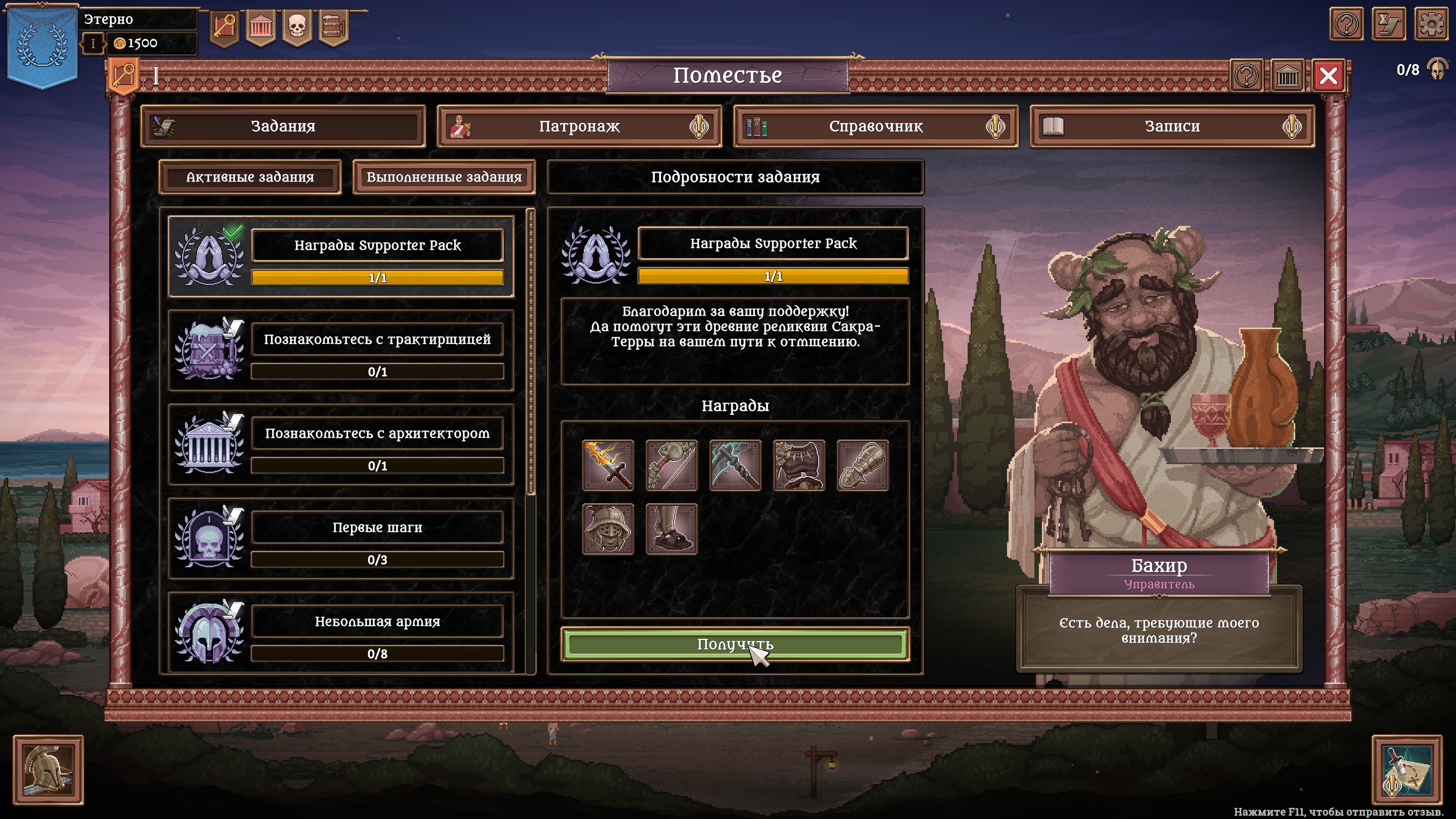Inspect the flaming sword reward
The image size is (1456, 819).
608,465
